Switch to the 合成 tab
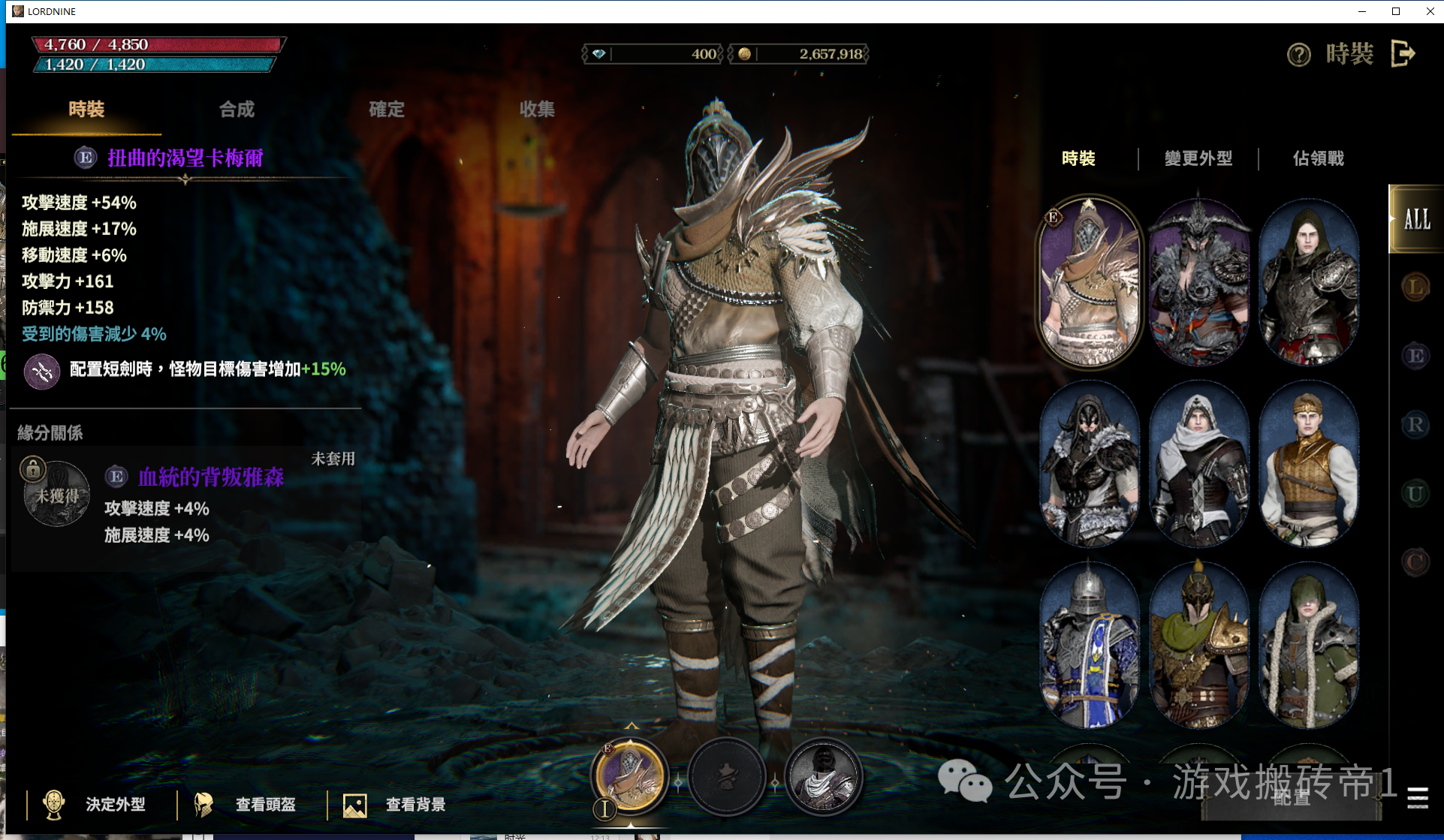1444x840 pixels. [x=237, y=110]
